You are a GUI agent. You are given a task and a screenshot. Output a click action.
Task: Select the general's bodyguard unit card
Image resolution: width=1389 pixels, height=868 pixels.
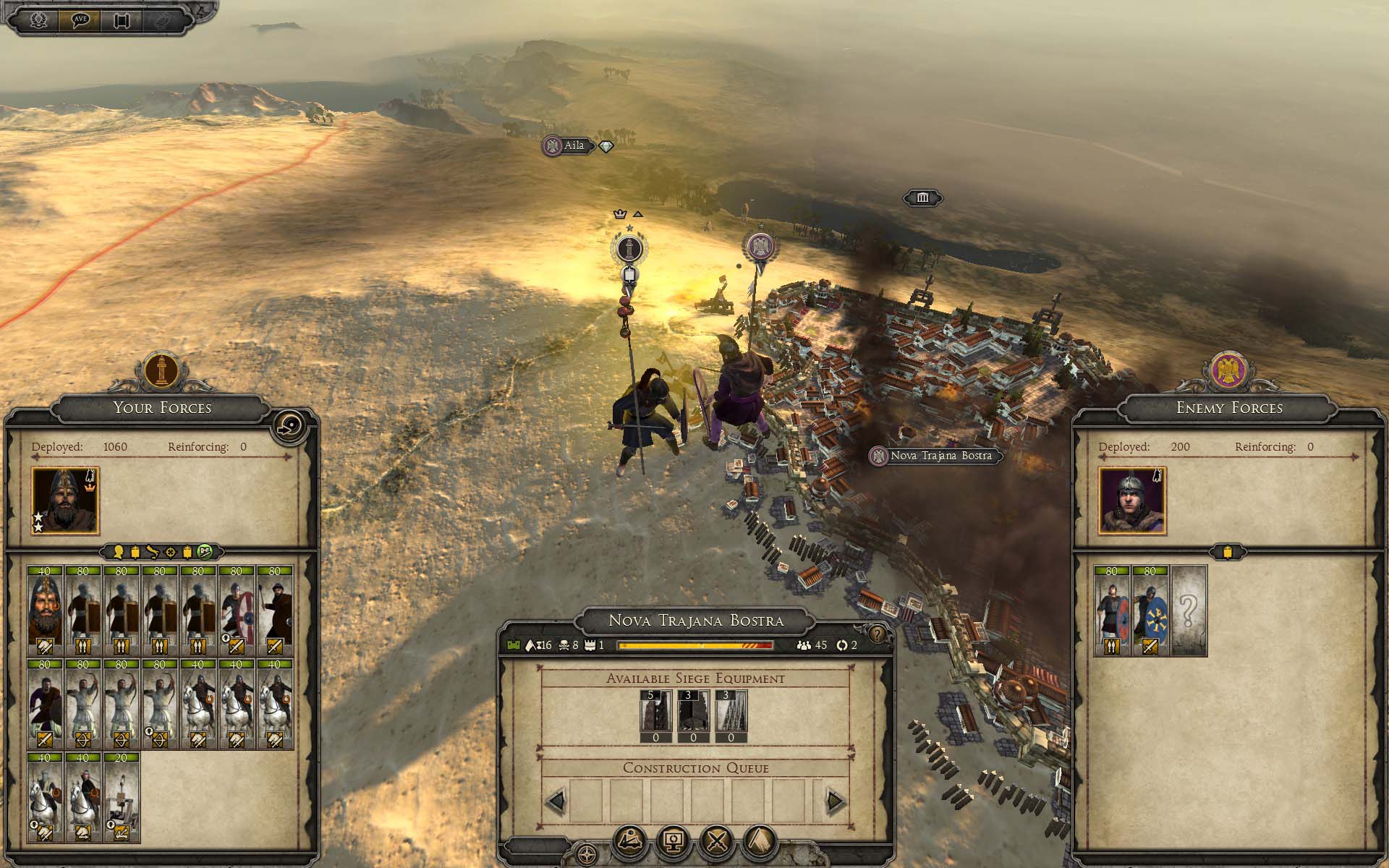pyautogui.click(x=45, y=610)
